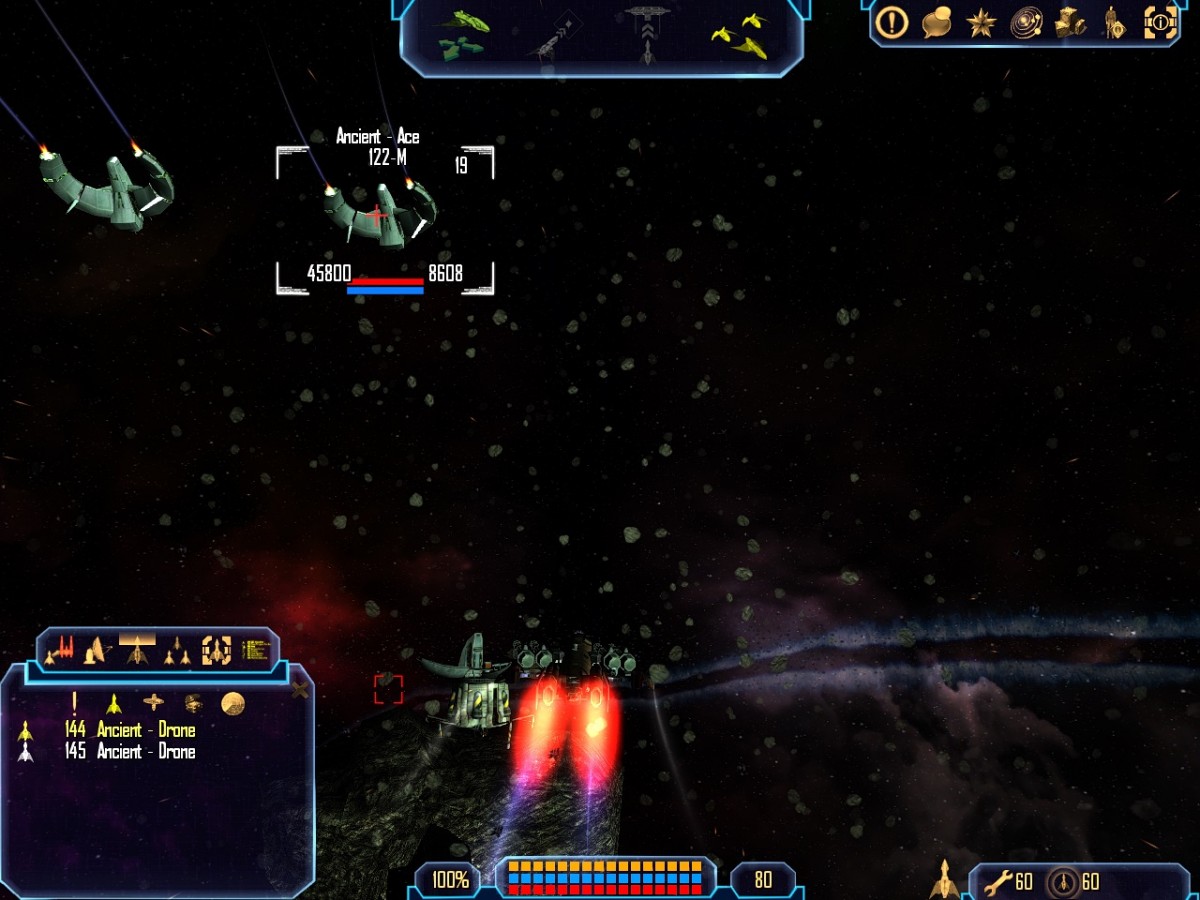
Task: Select the yellow three-ship formation mode
Action: tap(742, 35)
